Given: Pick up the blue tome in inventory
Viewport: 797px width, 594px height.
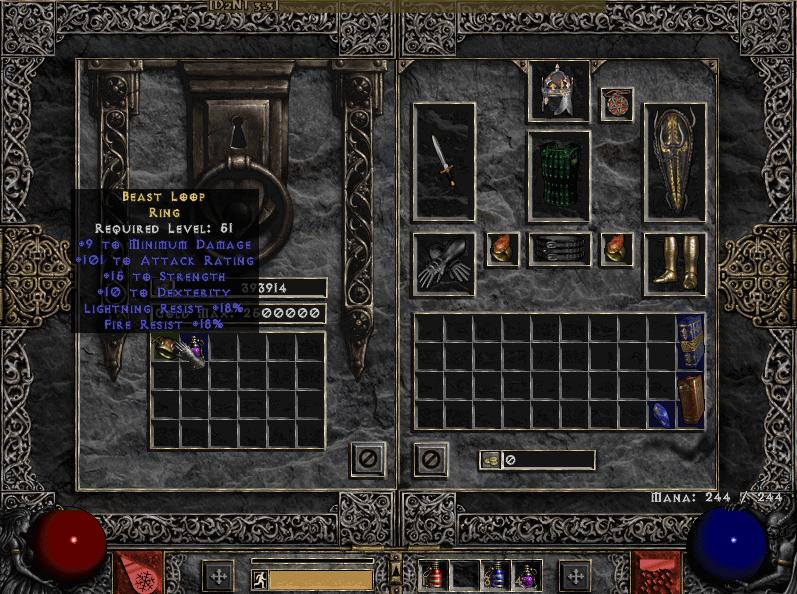Looking at the screenshot, I should [x=690, y=342].
